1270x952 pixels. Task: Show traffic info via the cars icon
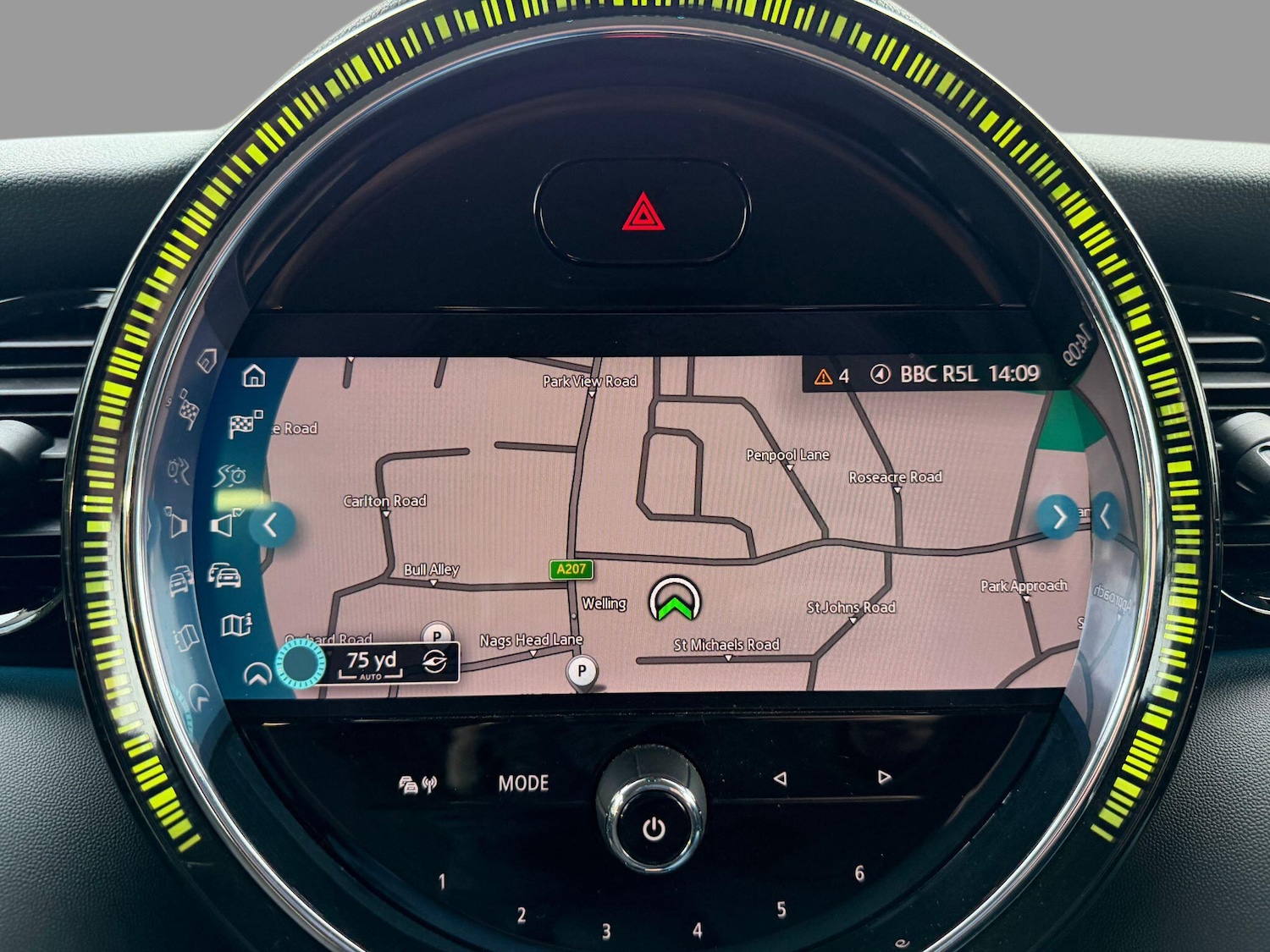tap(224, 575)
